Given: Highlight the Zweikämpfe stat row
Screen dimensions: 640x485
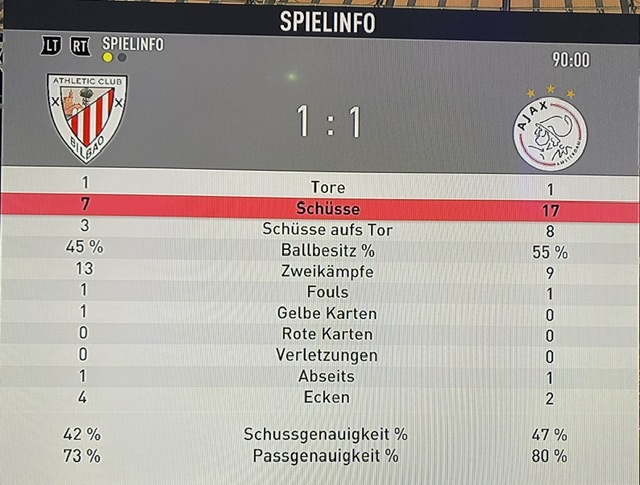Looking at the screenshot, I should (x=327, y=271).
